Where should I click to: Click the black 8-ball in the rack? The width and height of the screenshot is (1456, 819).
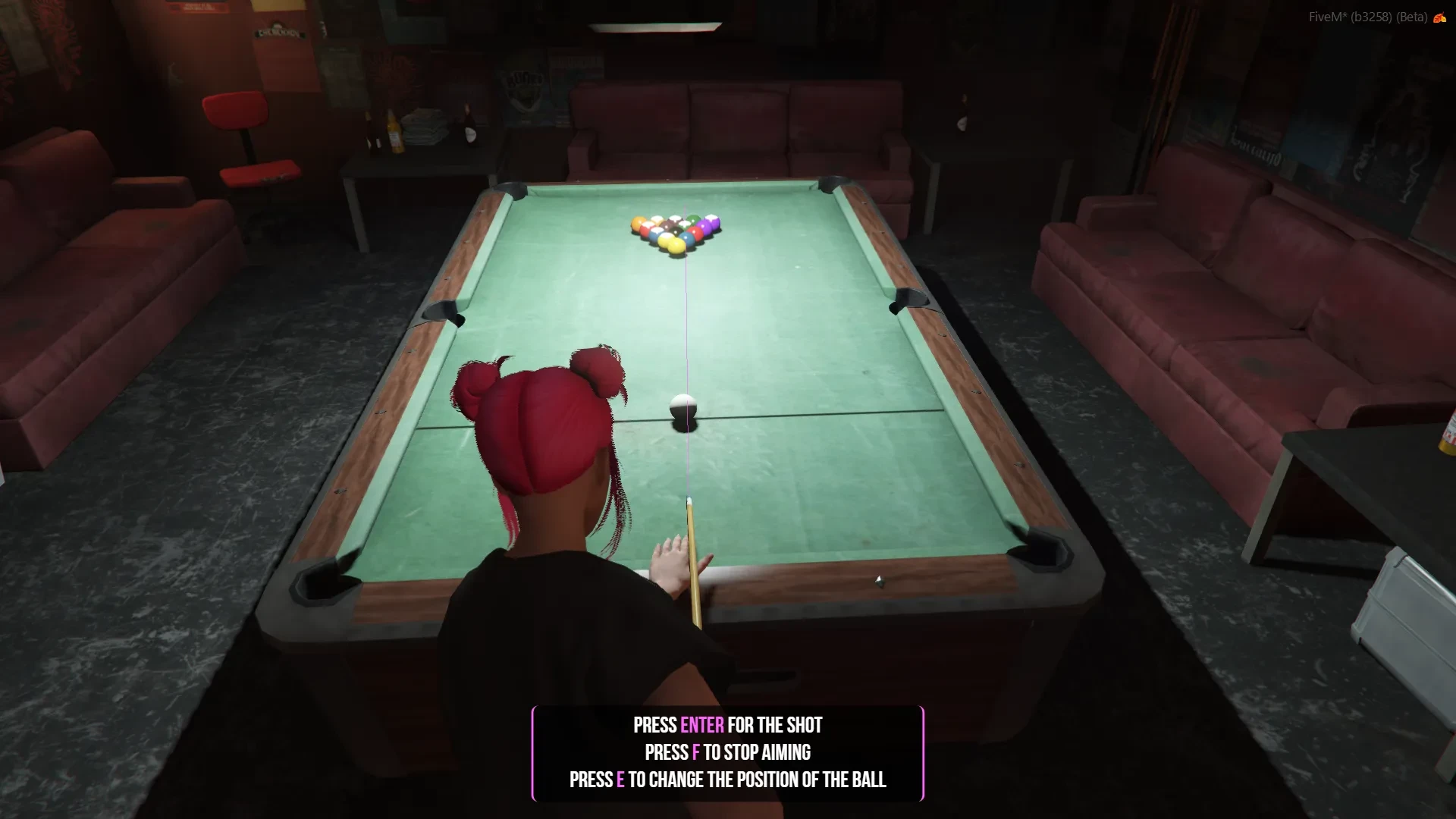[x=676, y=231]
